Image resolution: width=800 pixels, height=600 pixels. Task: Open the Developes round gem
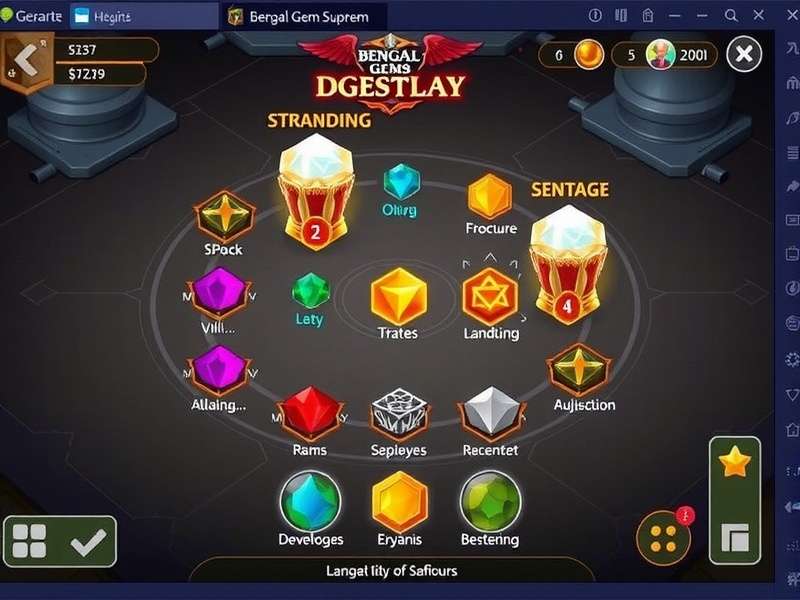(310, 500)
